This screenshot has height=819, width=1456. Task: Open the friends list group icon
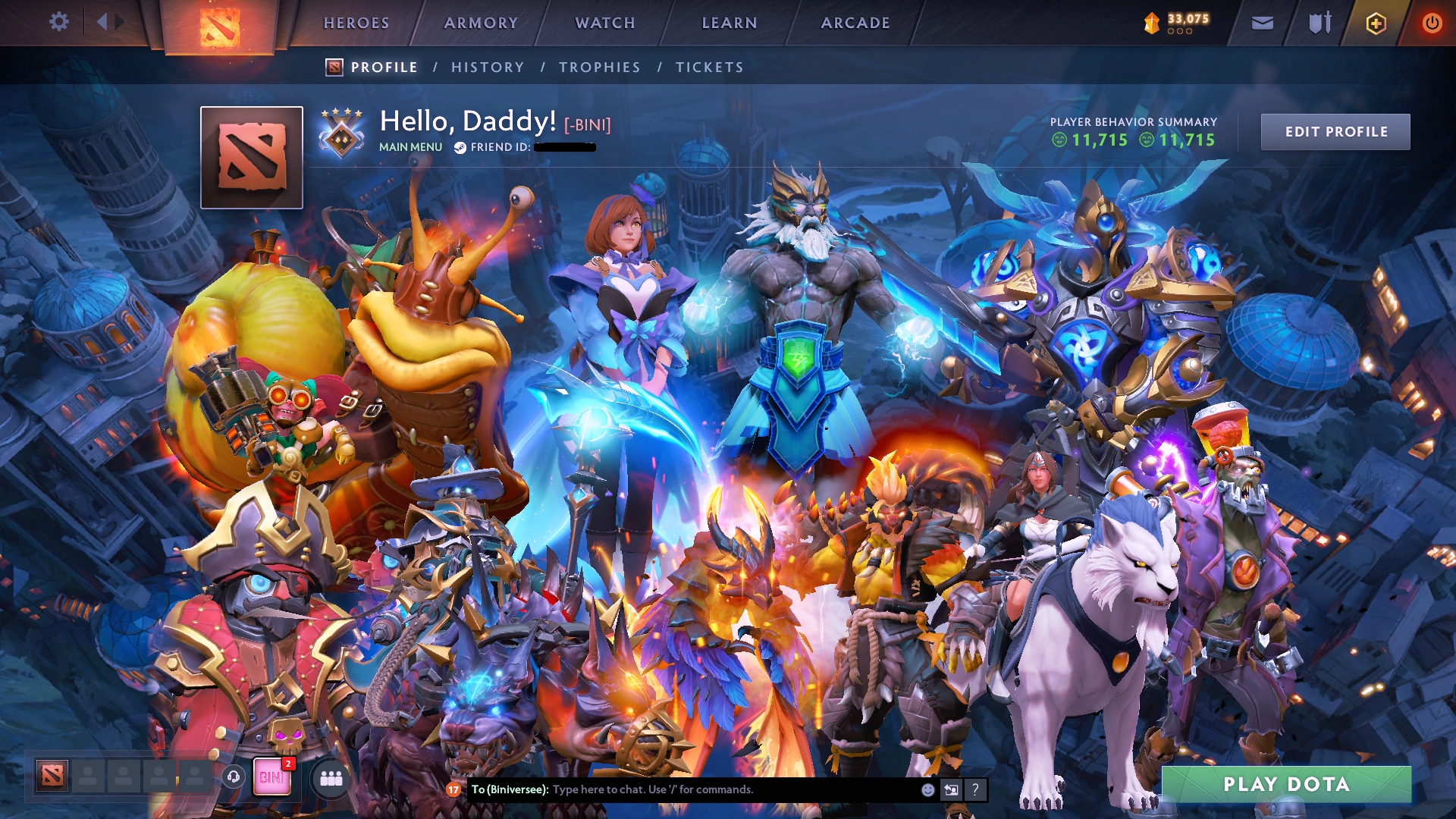coord(329,778)
